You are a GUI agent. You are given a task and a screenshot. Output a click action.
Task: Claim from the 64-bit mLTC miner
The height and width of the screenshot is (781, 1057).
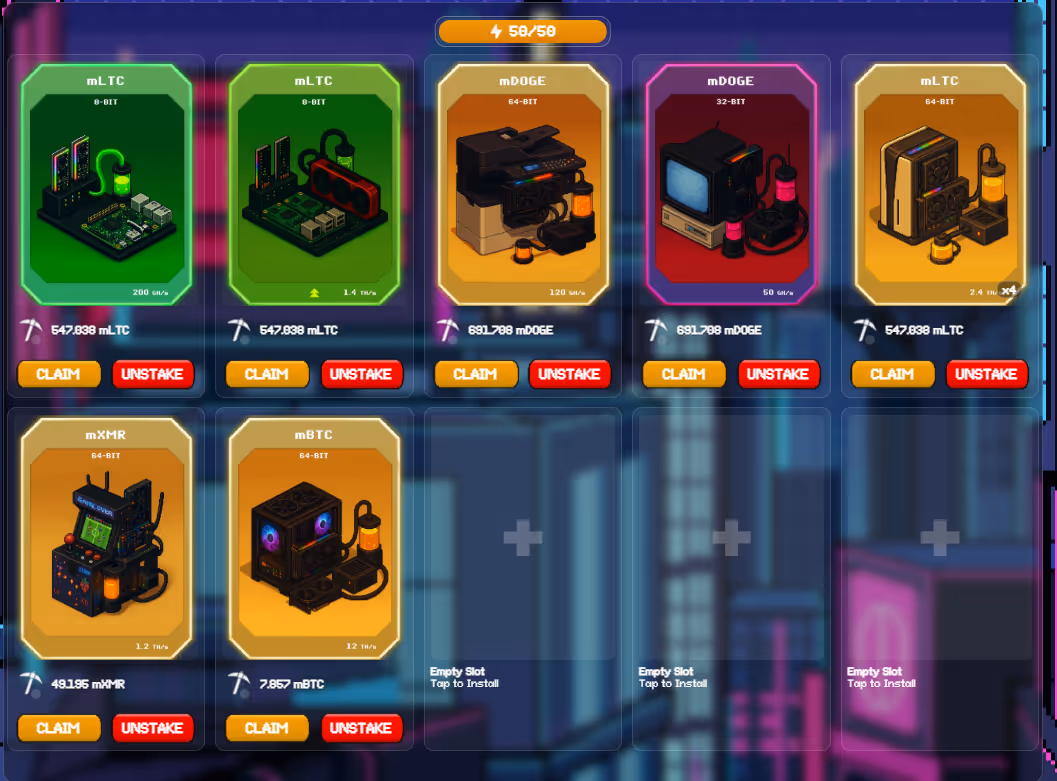click(892, 374)
